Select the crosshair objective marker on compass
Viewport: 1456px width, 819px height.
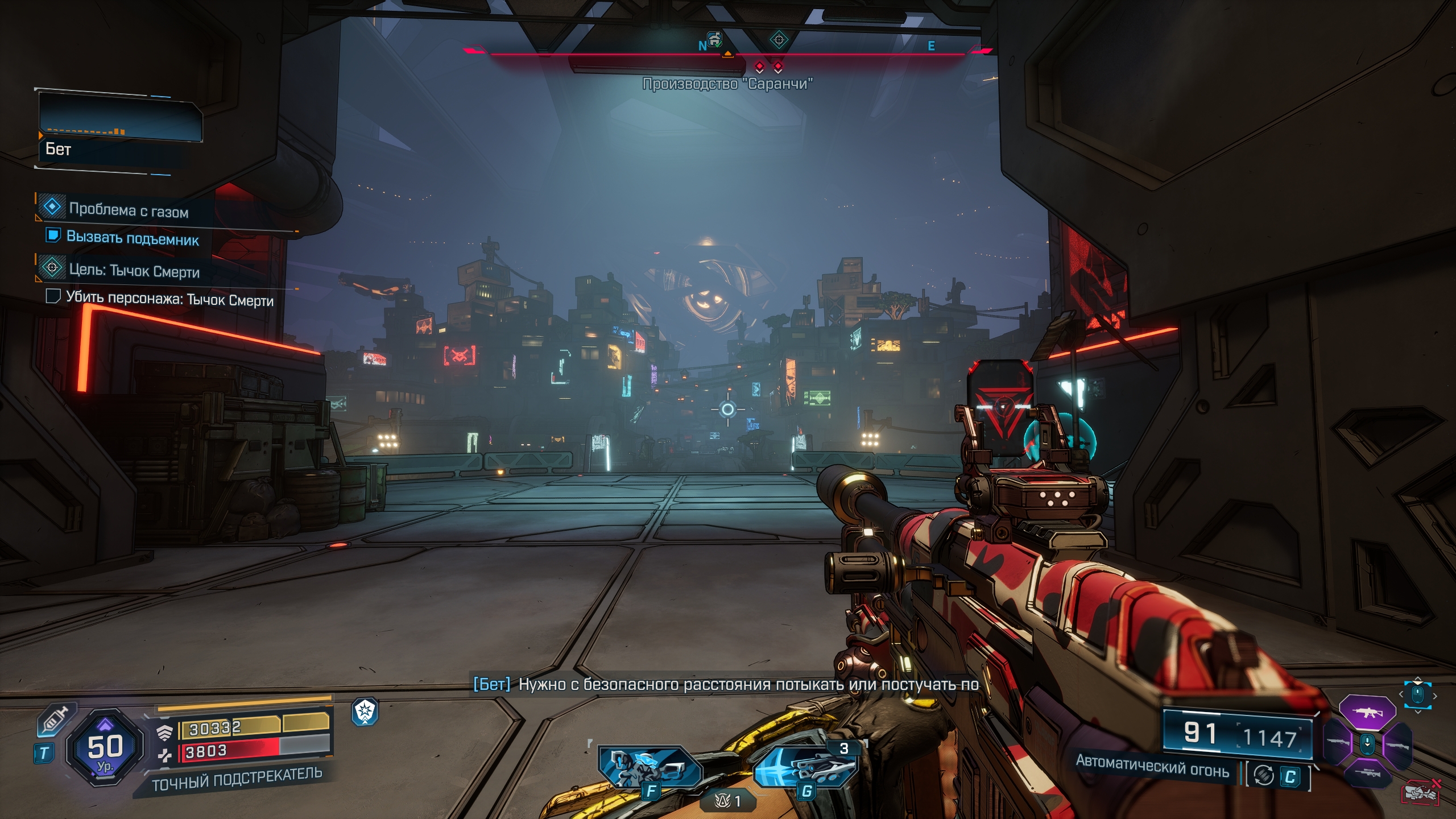click(x=779, y=40)
